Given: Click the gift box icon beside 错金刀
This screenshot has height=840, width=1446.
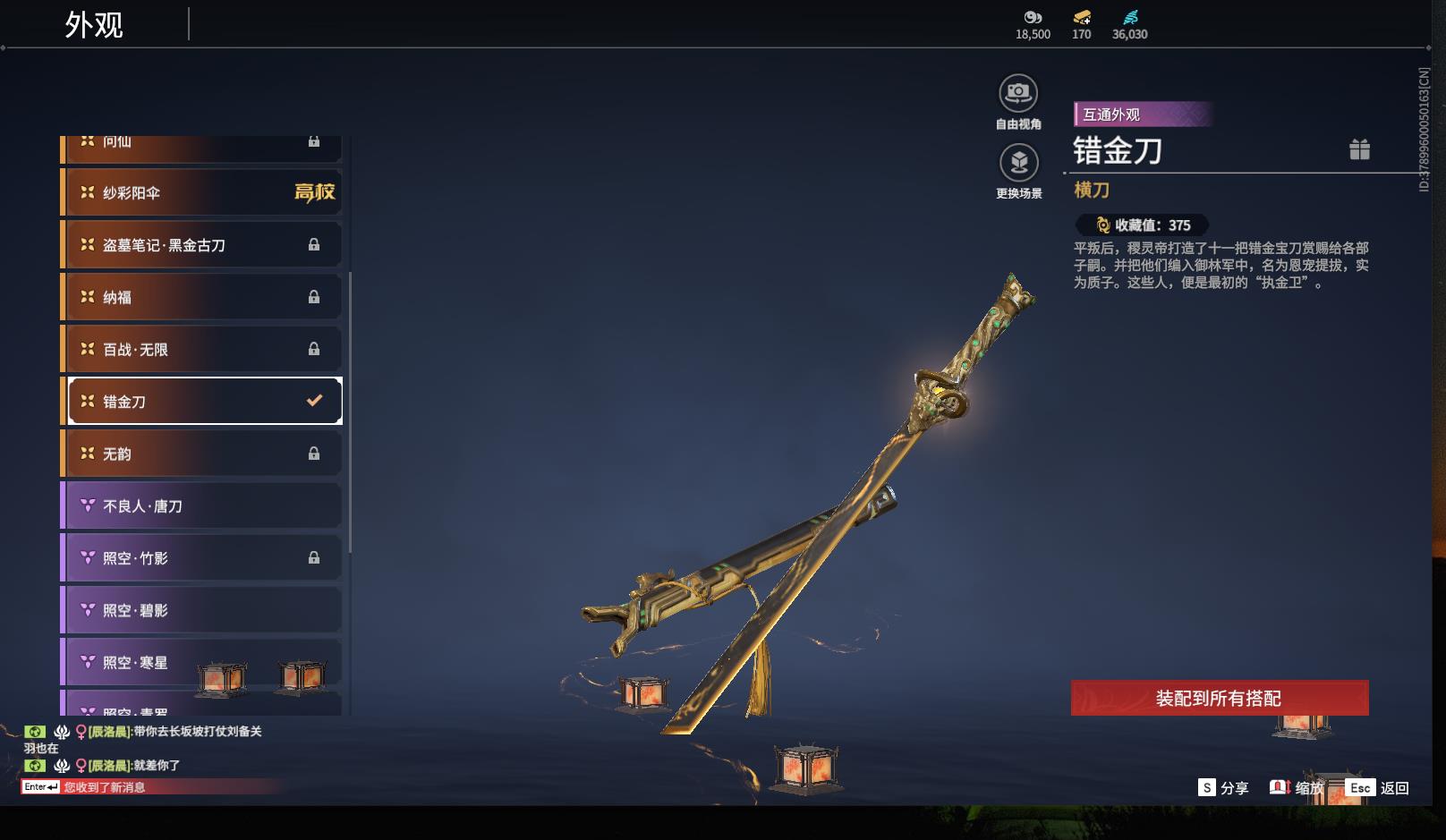Looking at the screenshot, I should (x=1359, y=149).
